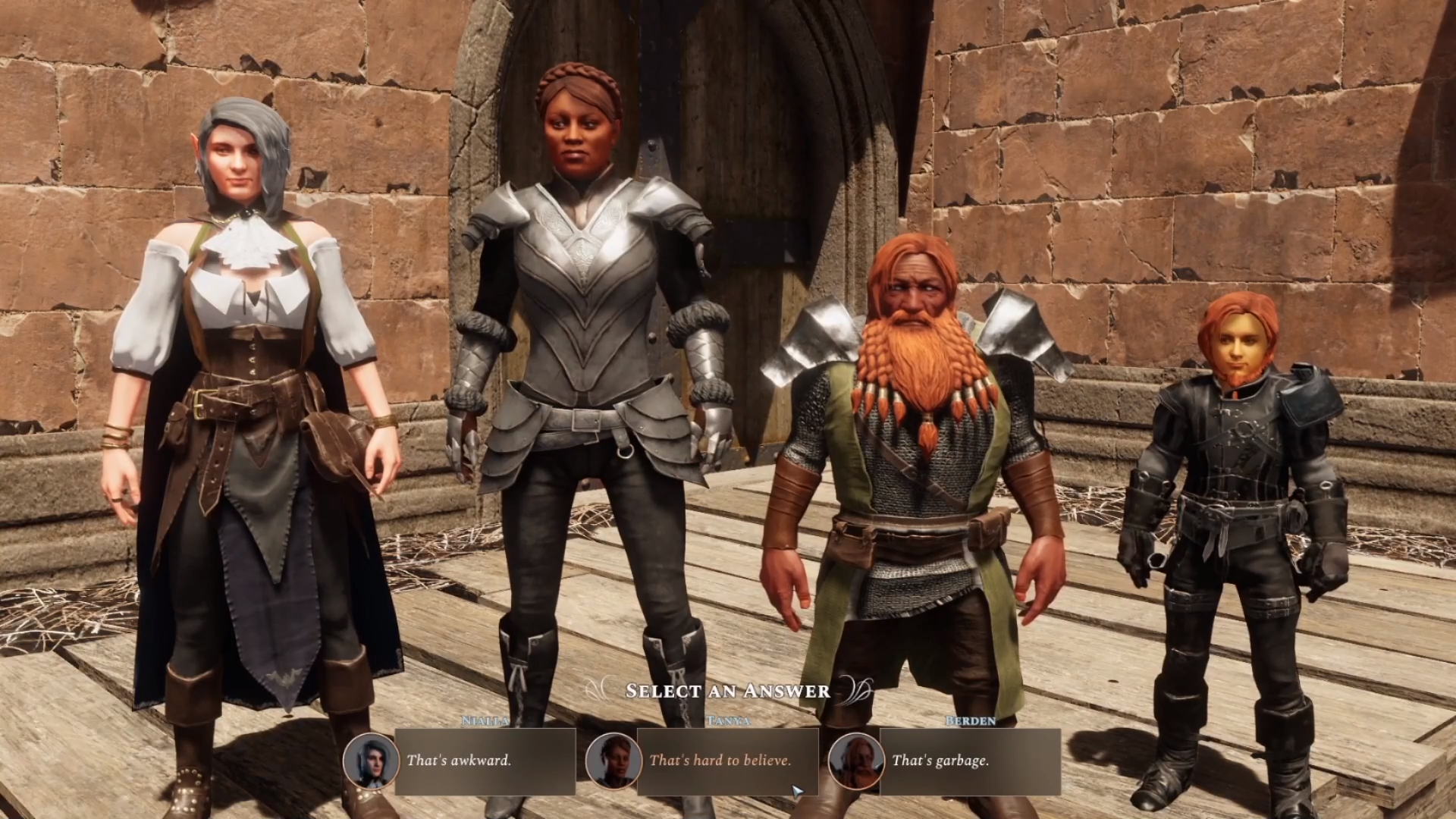Choose the "That's awkward." reply
1456x819 pixels.
tap(485, 761)
